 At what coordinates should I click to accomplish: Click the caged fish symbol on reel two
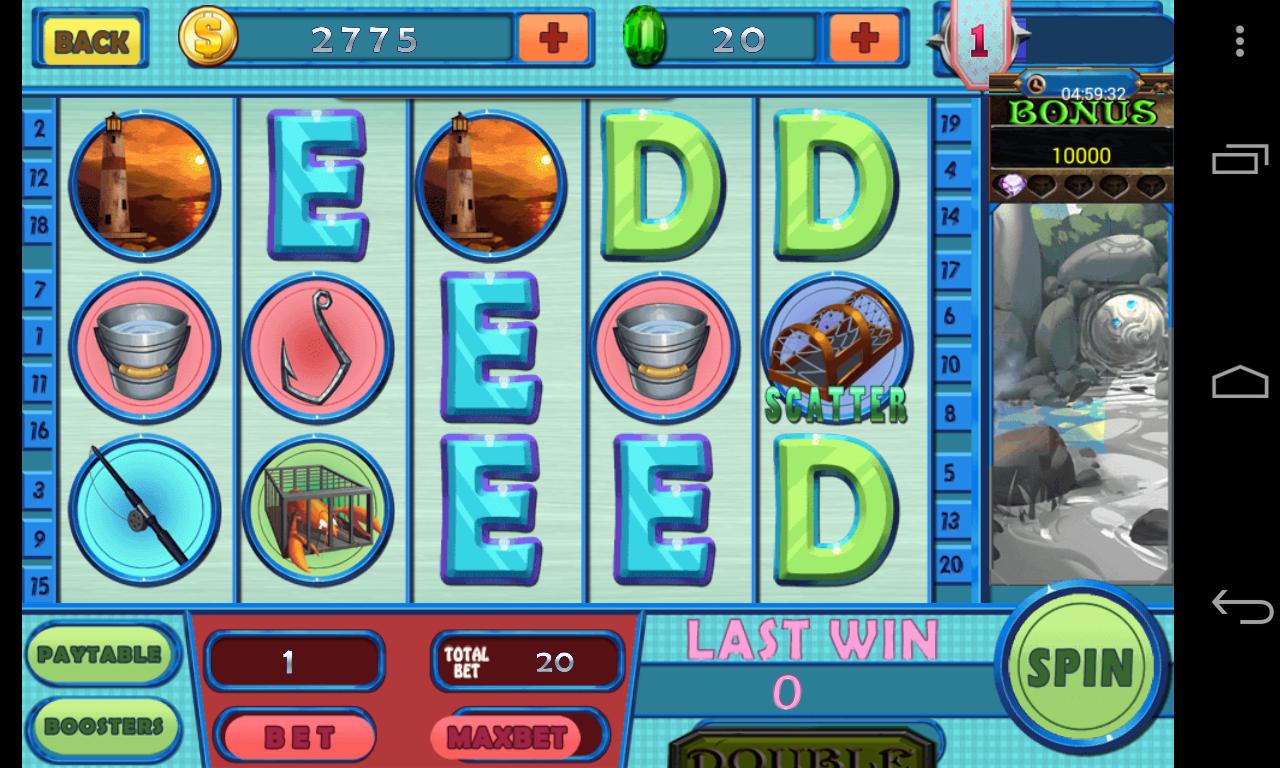click(x=317, y=510)
